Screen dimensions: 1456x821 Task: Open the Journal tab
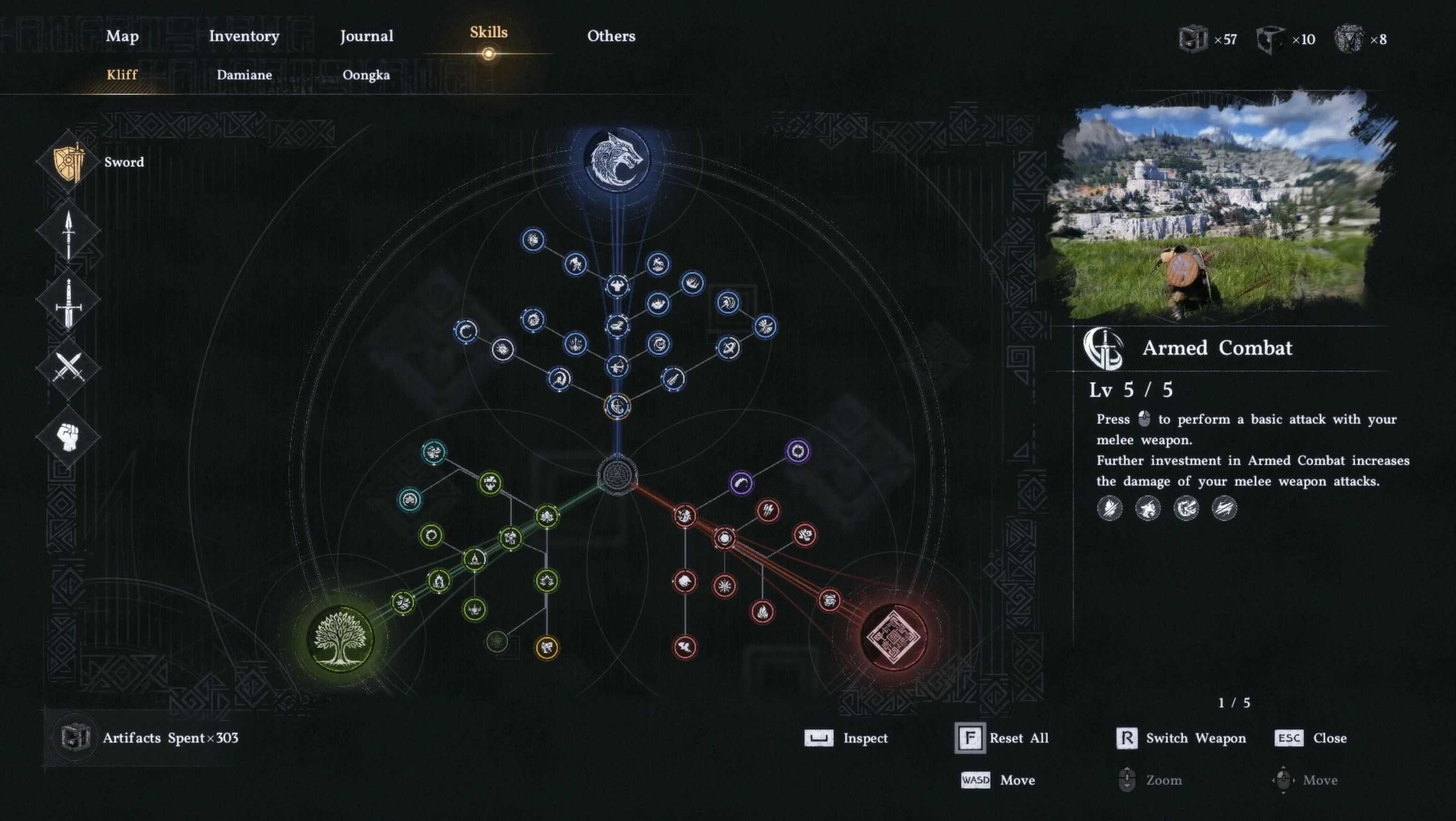[x=366, y=36]
